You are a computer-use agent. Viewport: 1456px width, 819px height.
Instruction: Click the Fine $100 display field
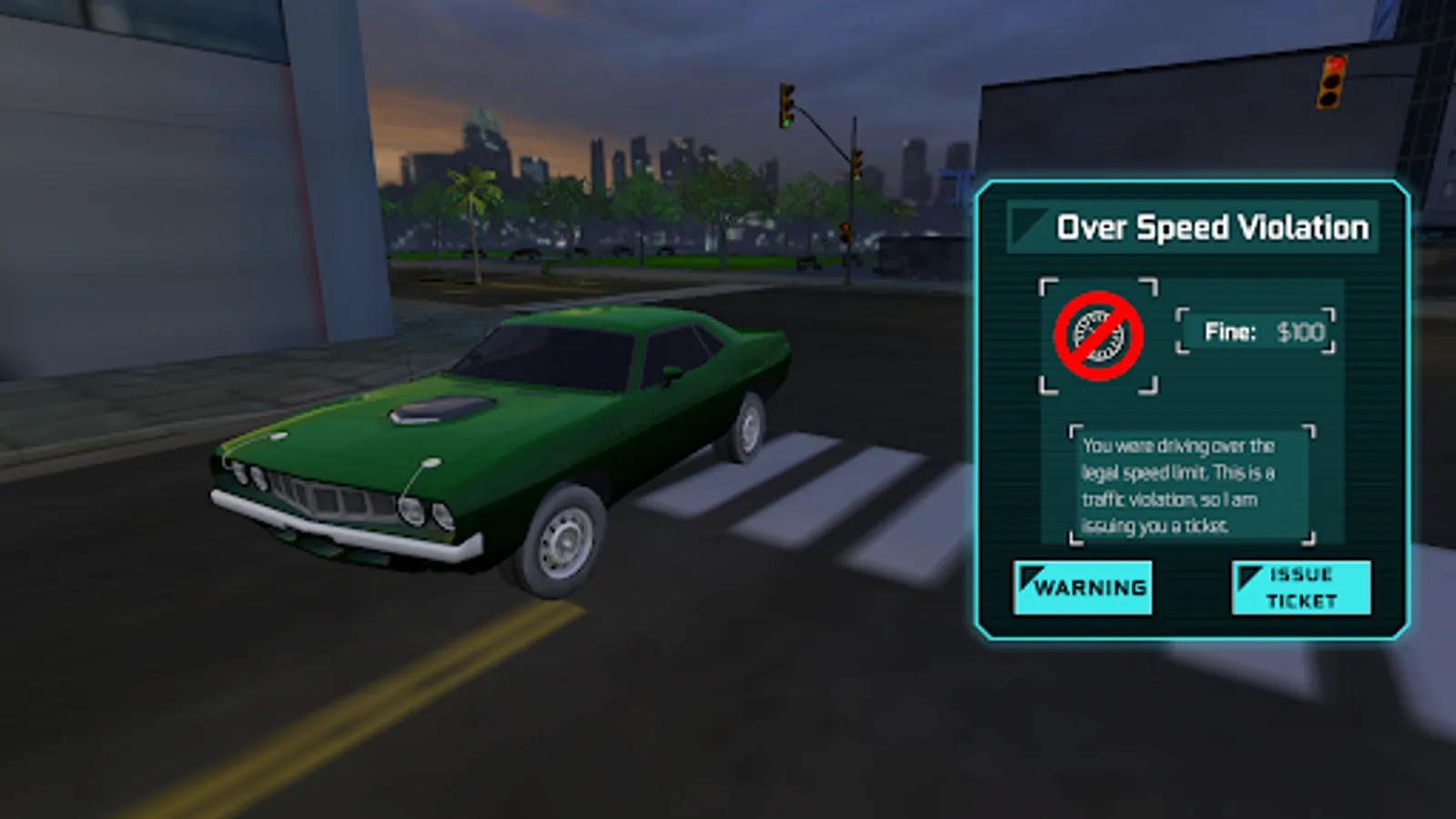(1254, 333)
